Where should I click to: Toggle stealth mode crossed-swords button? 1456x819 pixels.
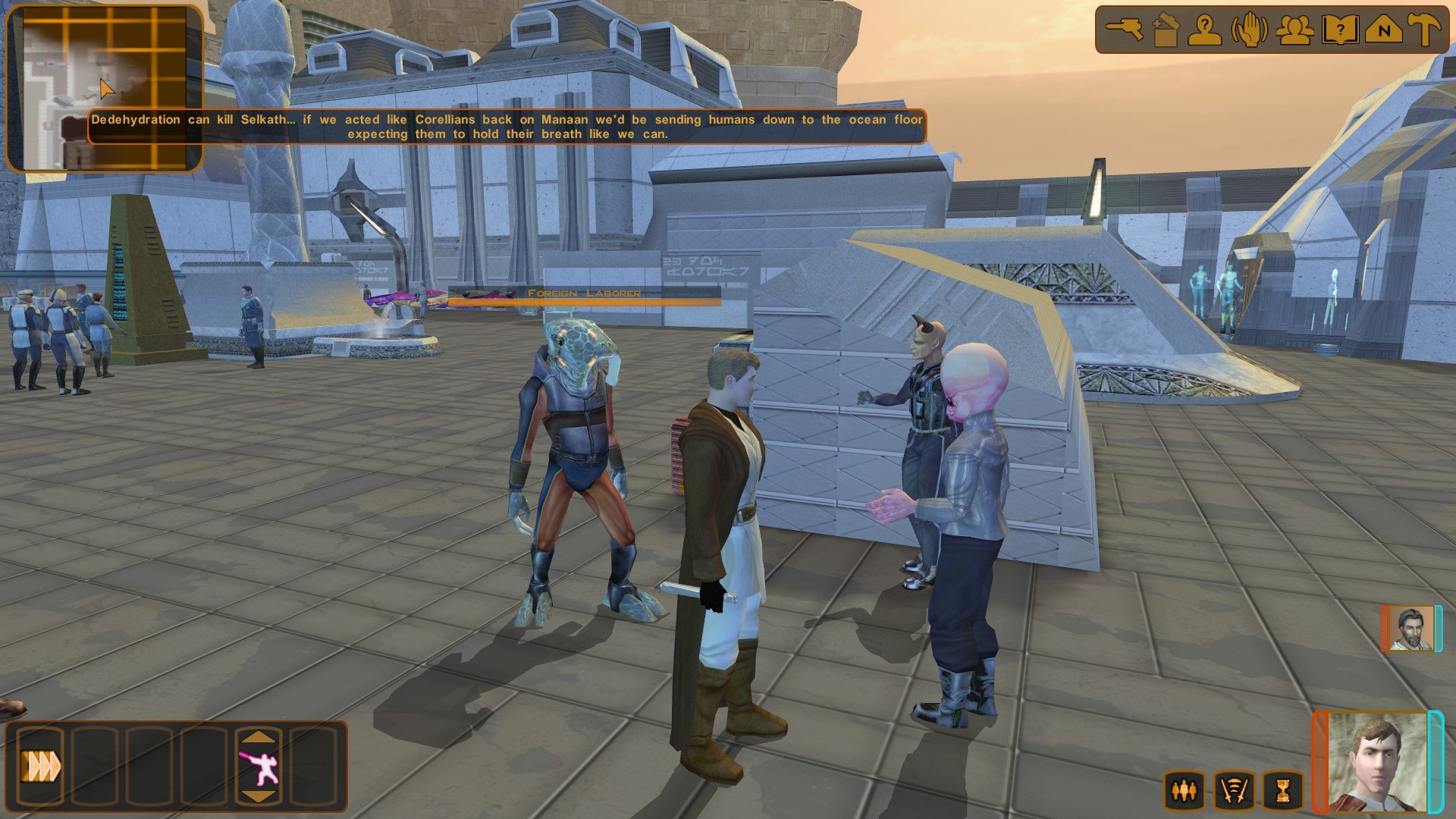pyautogui.click(x=1233, y=791)
